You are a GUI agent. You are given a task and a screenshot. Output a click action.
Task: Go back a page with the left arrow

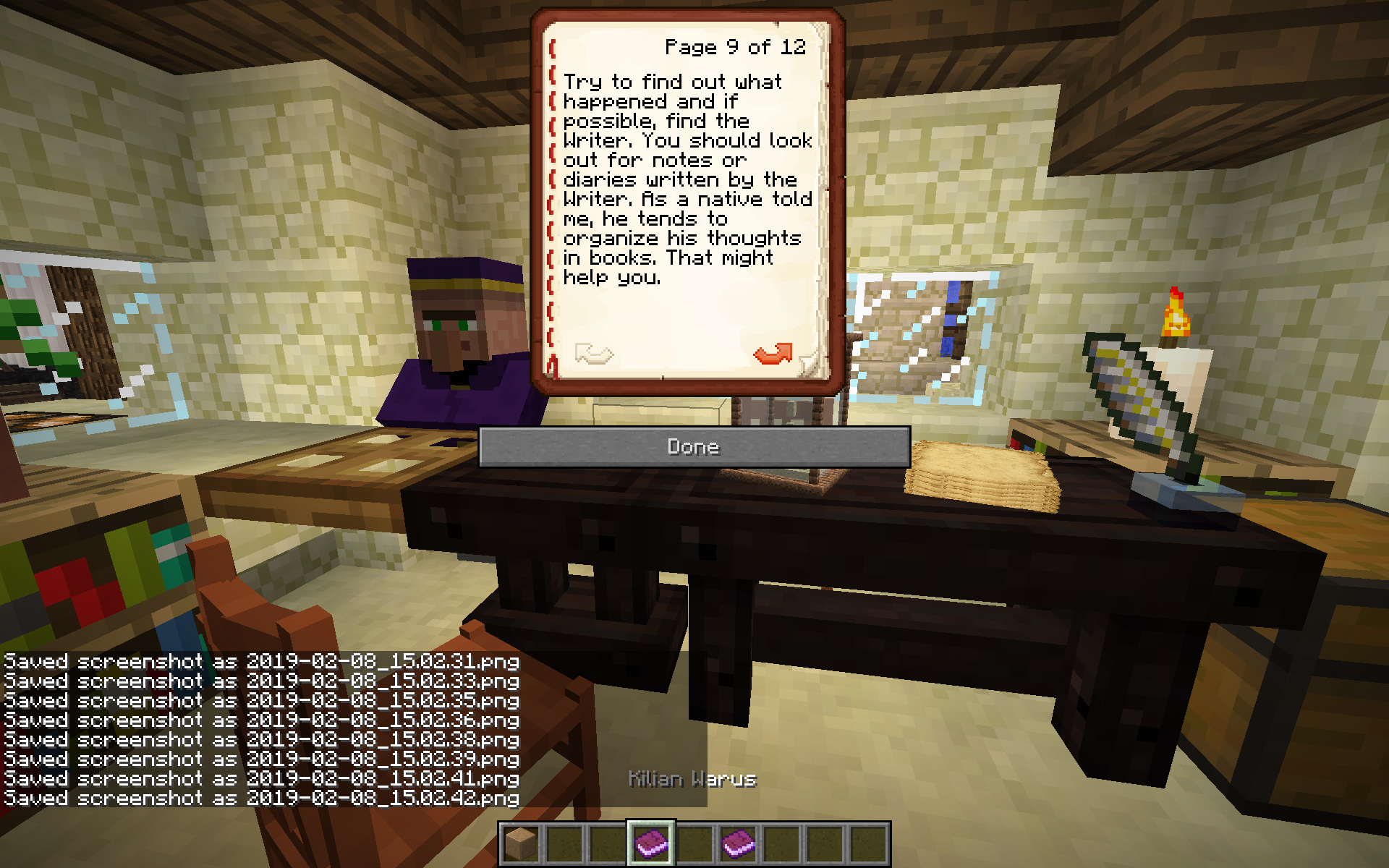[593, 354]
